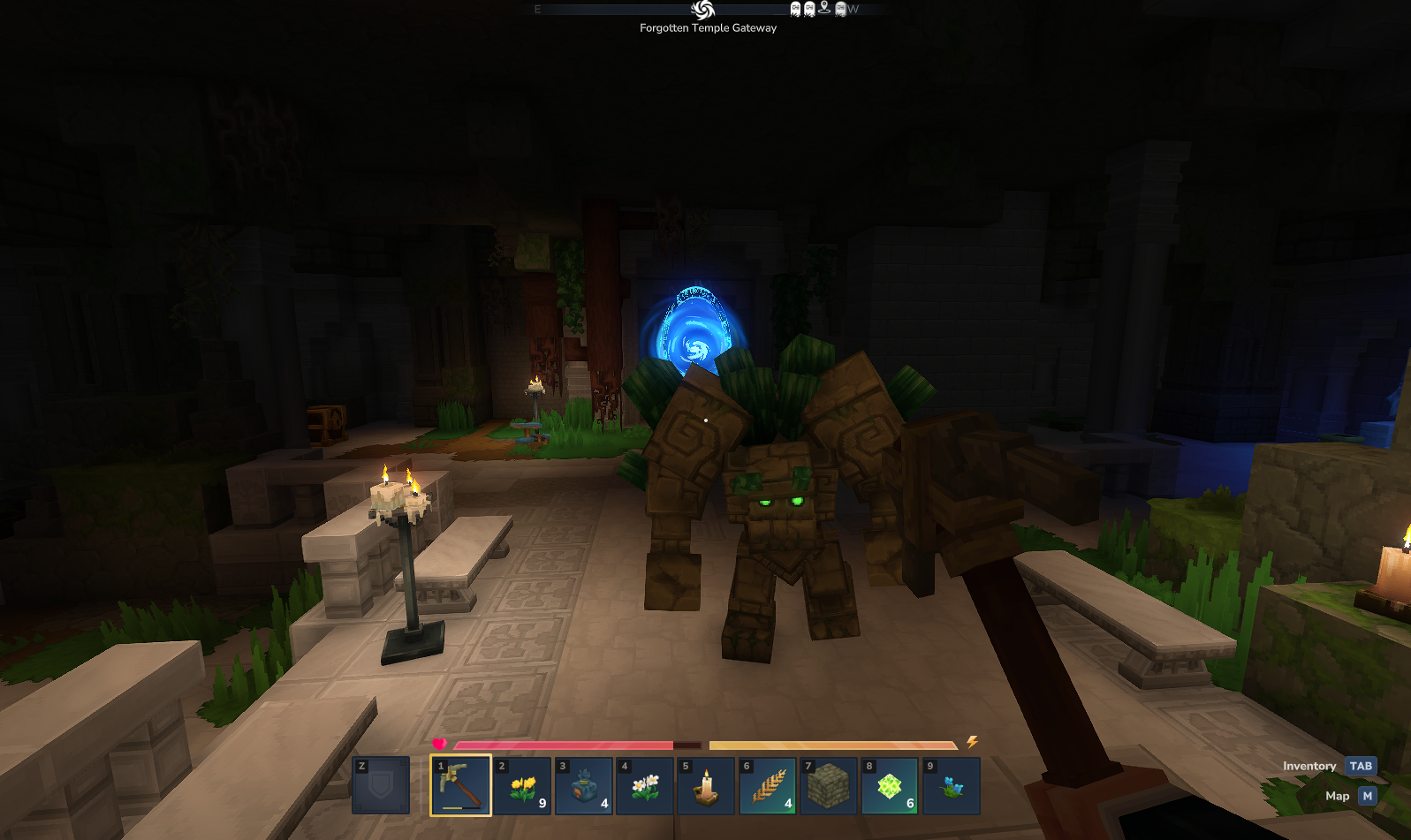Select the white daisies hotbar slot

point(645,785)
